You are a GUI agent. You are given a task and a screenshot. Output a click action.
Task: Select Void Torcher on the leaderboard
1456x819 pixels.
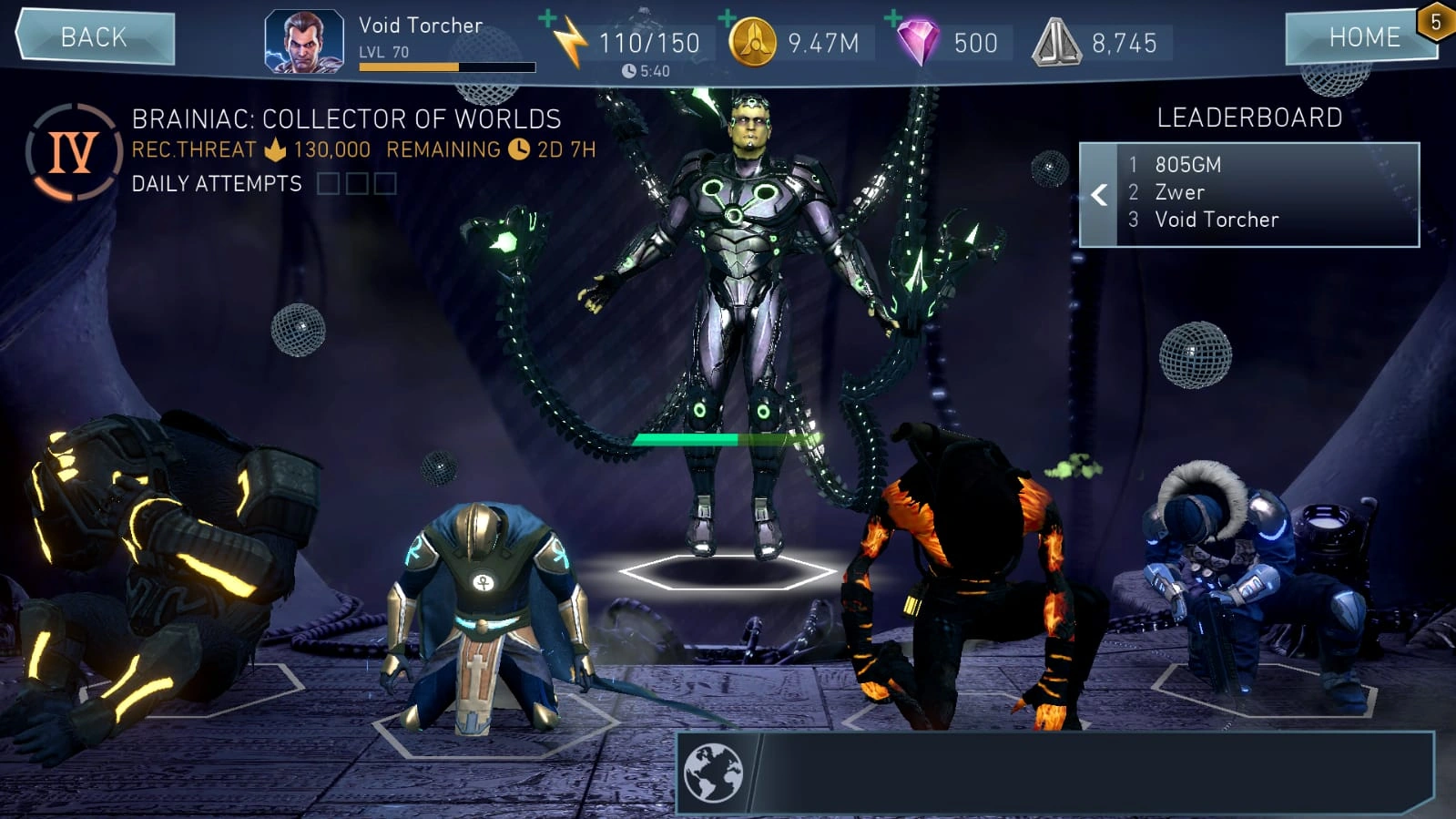click(1216, 220)
